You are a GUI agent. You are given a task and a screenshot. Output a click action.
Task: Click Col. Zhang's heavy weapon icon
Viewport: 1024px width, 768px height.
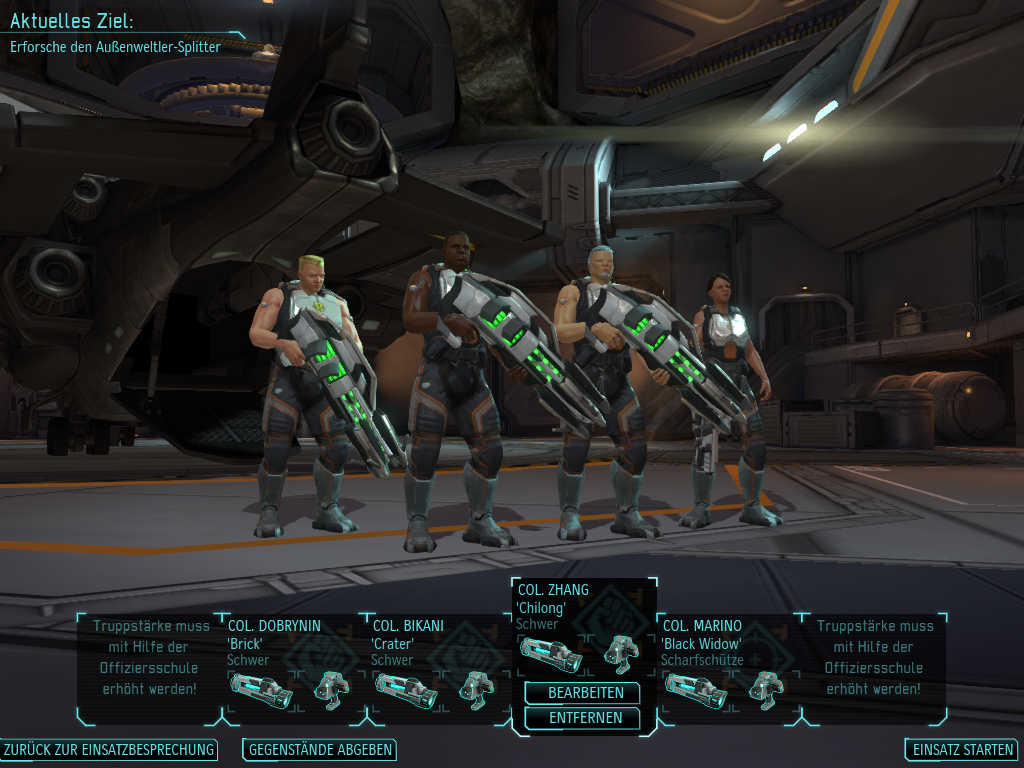pyautogui.click(x=551, y=654)
